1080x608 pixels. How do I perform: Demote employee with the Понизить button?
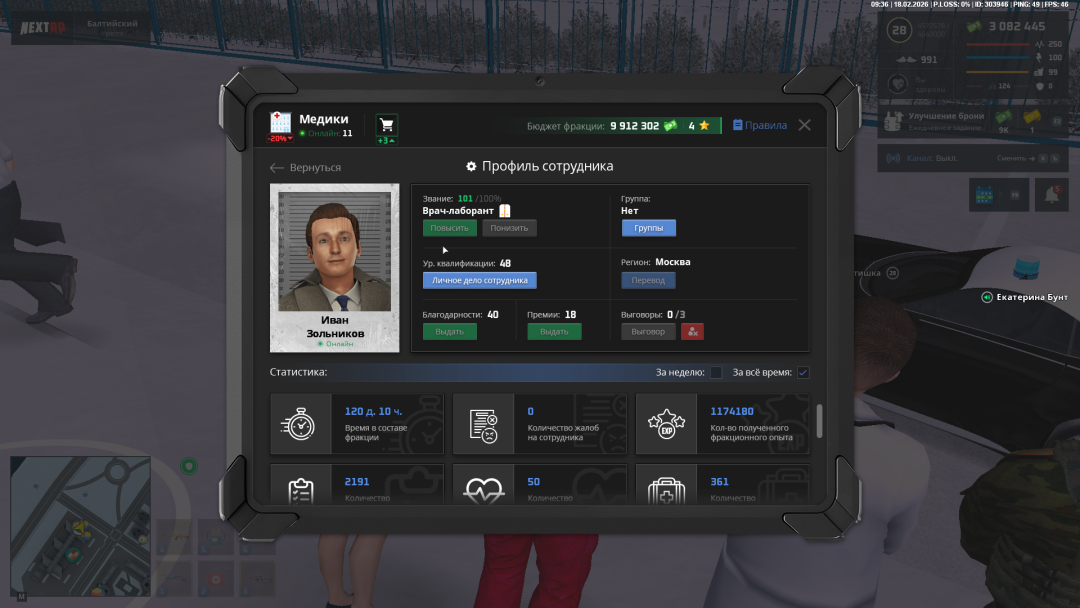coord(509,228)
